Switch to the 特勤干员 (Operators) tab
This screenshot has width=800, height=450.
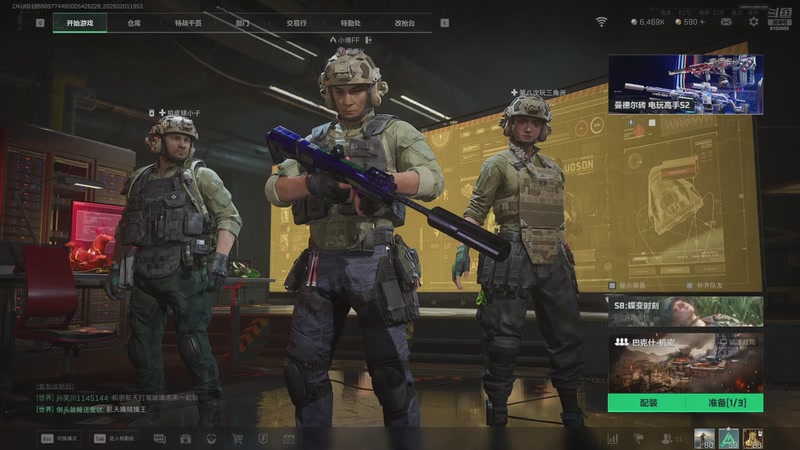[188, 22]
